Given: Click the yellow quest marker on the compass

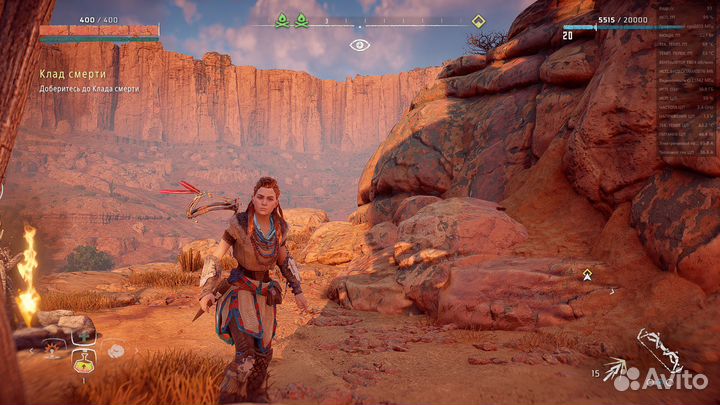Looking at the screenshot, I should [x=478, y=20].
